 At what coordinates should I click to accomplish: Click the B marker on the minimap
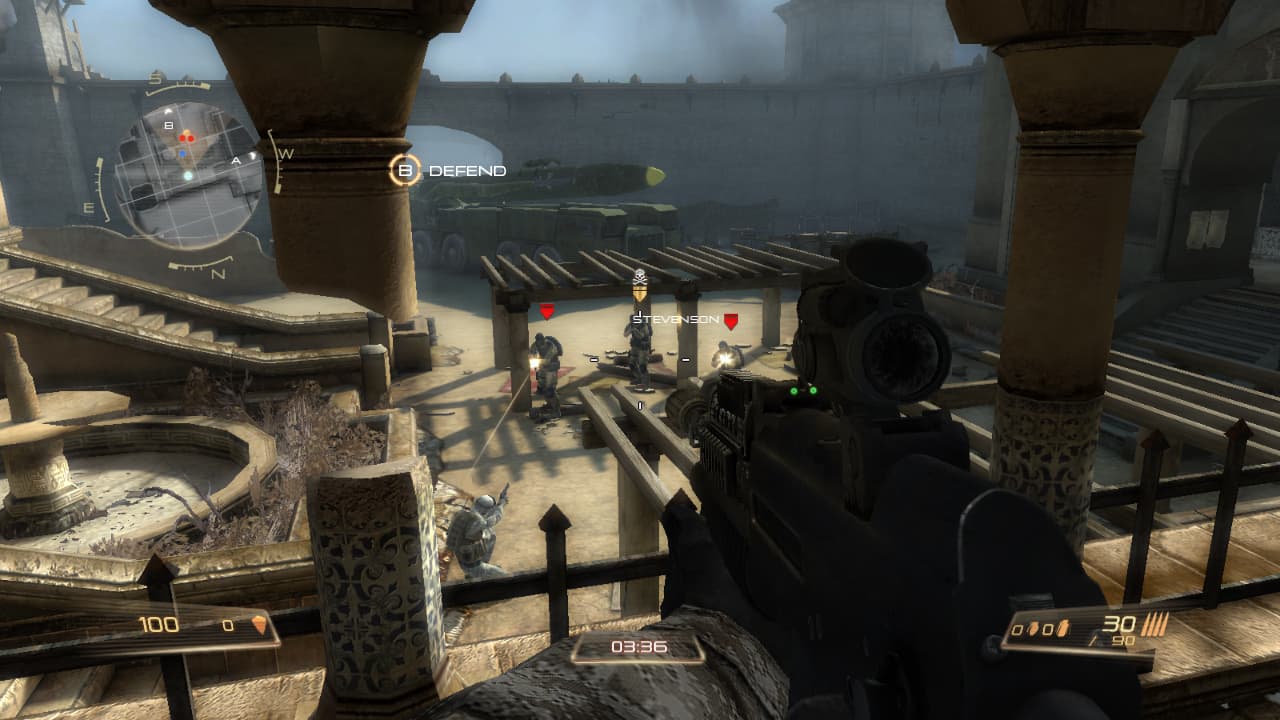click(x=169, y=125)
